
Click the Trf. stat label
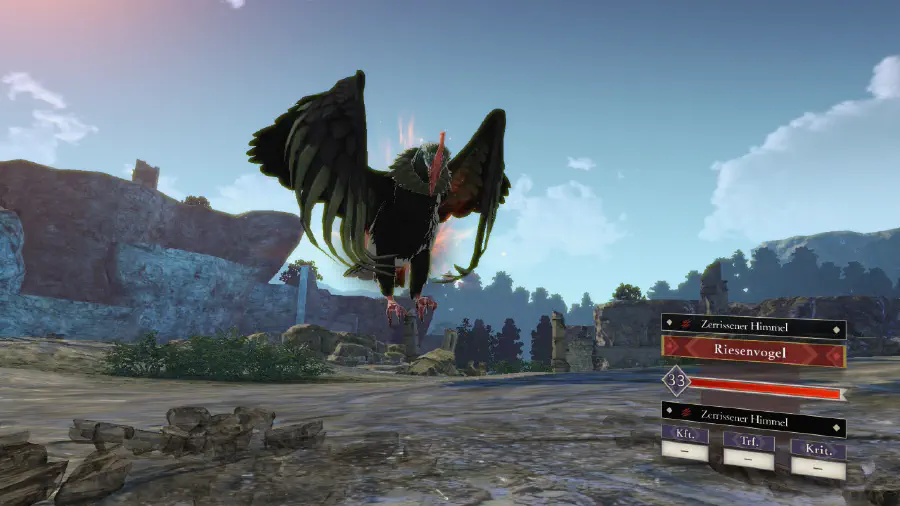(748, 440)
